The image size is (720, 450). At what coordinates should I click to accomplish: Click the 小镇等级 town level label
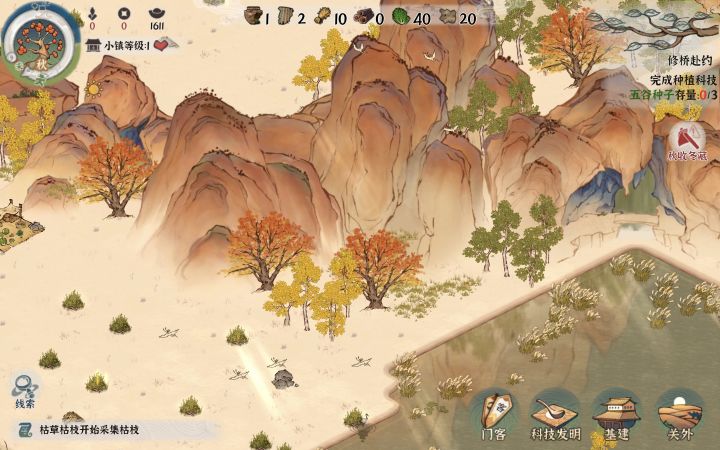[125, 45]
